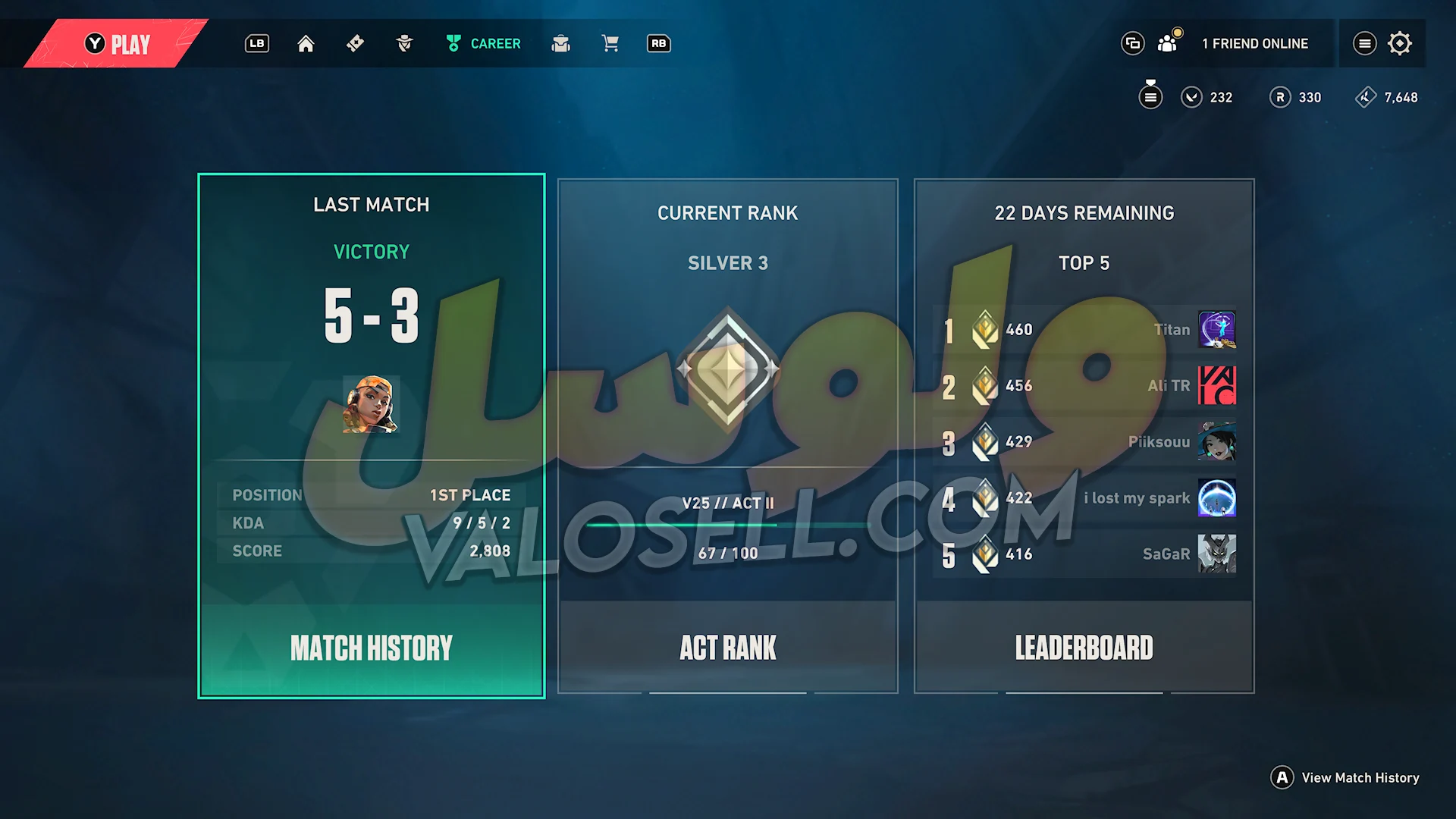Open the settings gear
The image size is (1456, 819).
click(1400, 44)
